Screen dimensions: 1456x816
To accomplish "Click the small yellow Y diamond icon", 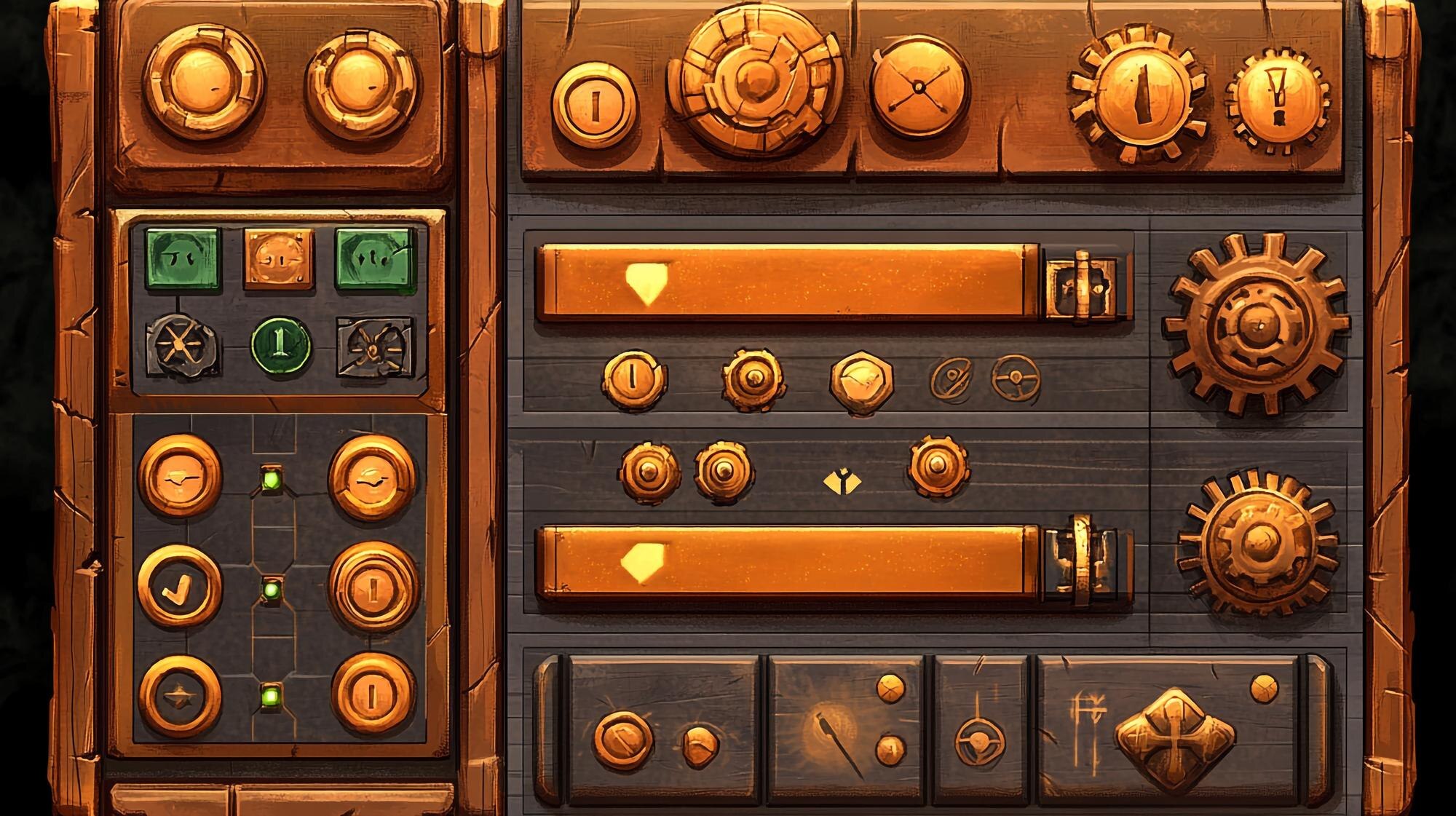I will (x=842, y=481).
